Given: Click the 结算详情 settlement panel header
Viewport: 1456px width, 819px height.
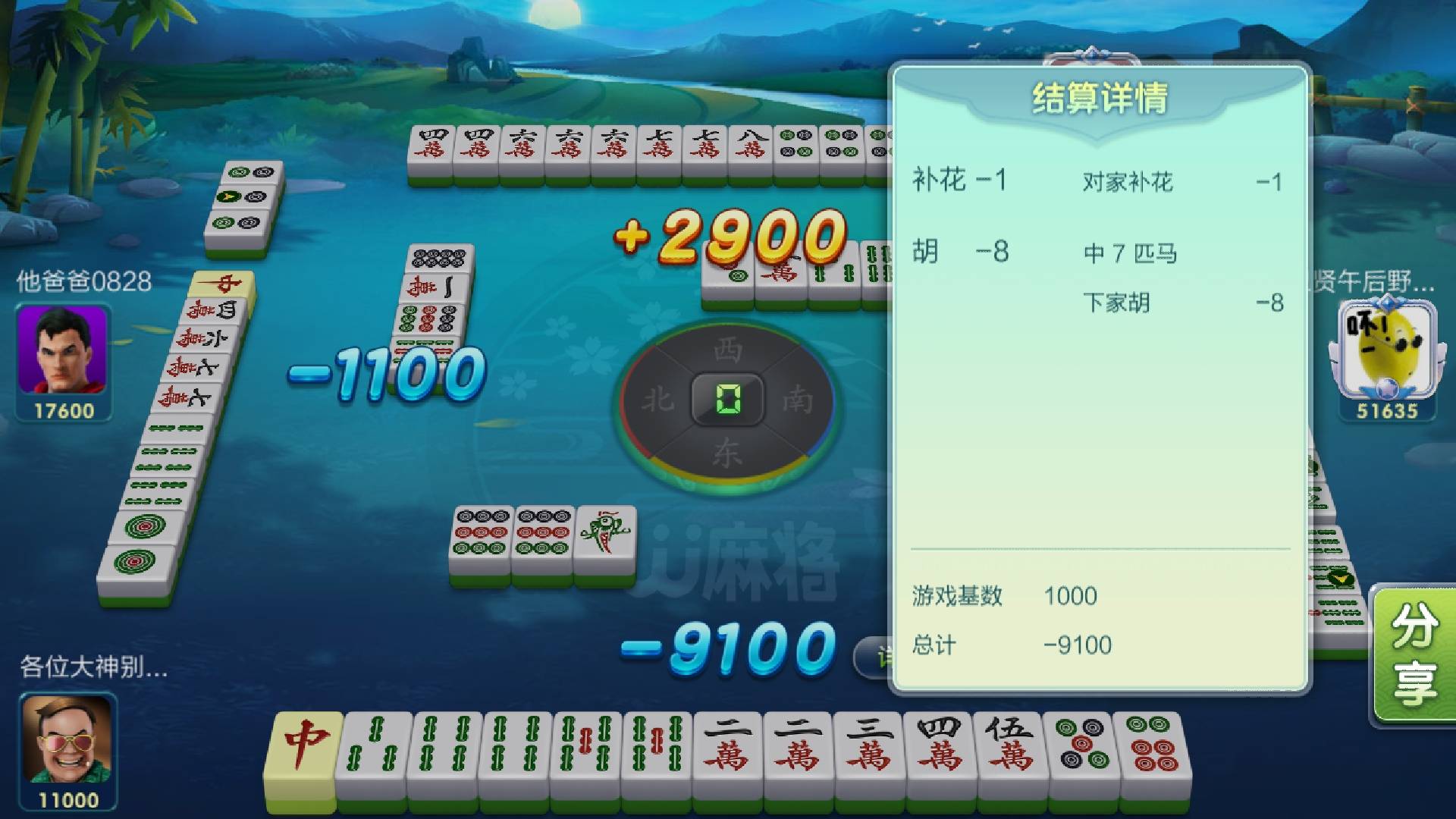Looking at the screenshot, I should point(1100,97).
